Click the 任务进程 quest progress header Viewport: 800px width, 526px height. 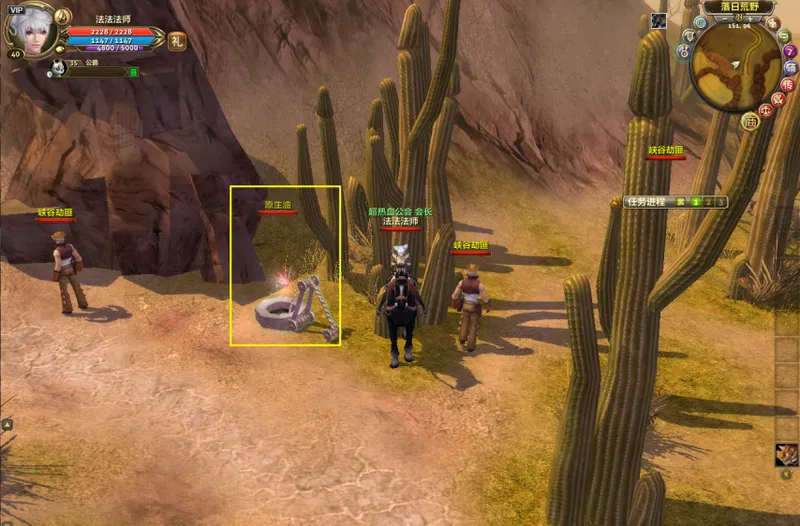[x=646, y=202]
